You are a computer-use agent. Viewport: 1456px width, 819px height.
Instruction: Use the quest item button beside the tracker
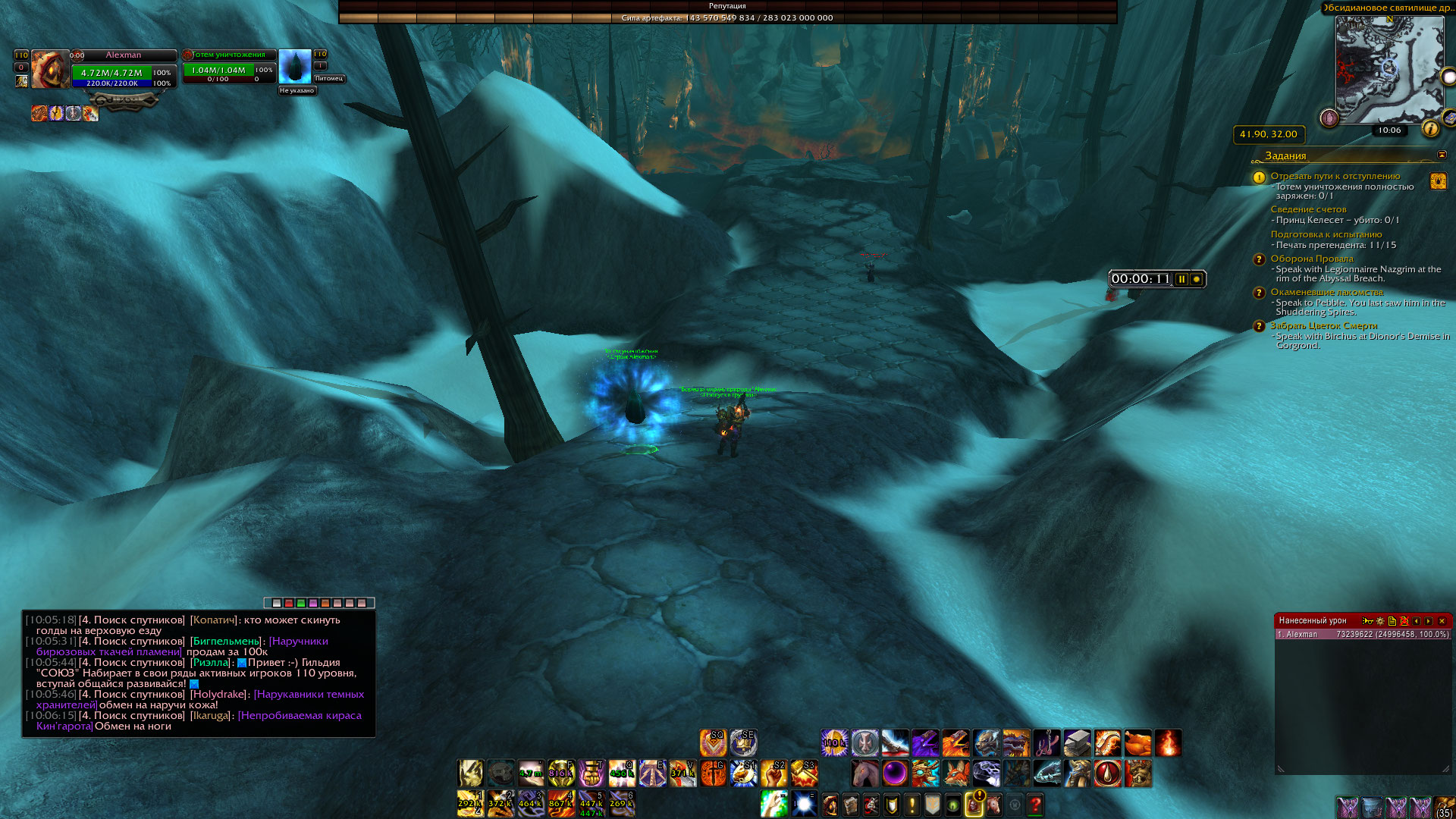(x=1438, y=181)
